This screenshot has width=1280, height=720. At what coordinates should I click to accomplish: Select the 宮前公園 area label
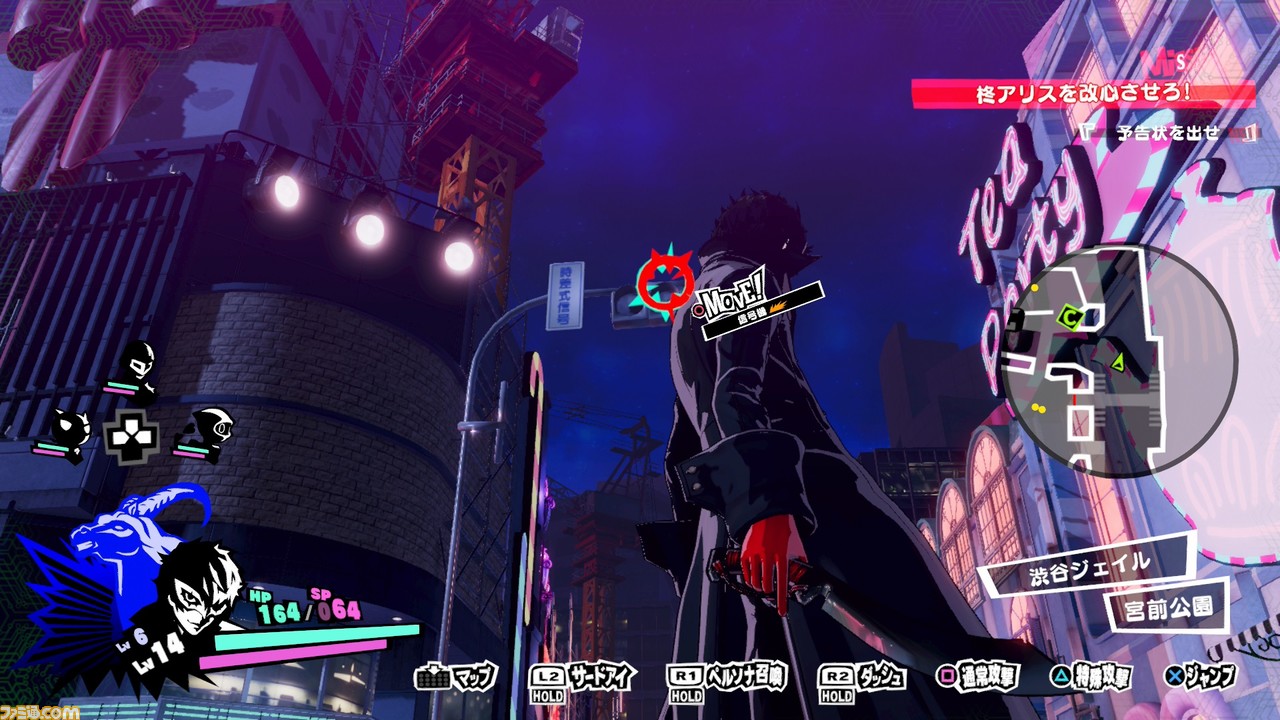coord(1166,605)
